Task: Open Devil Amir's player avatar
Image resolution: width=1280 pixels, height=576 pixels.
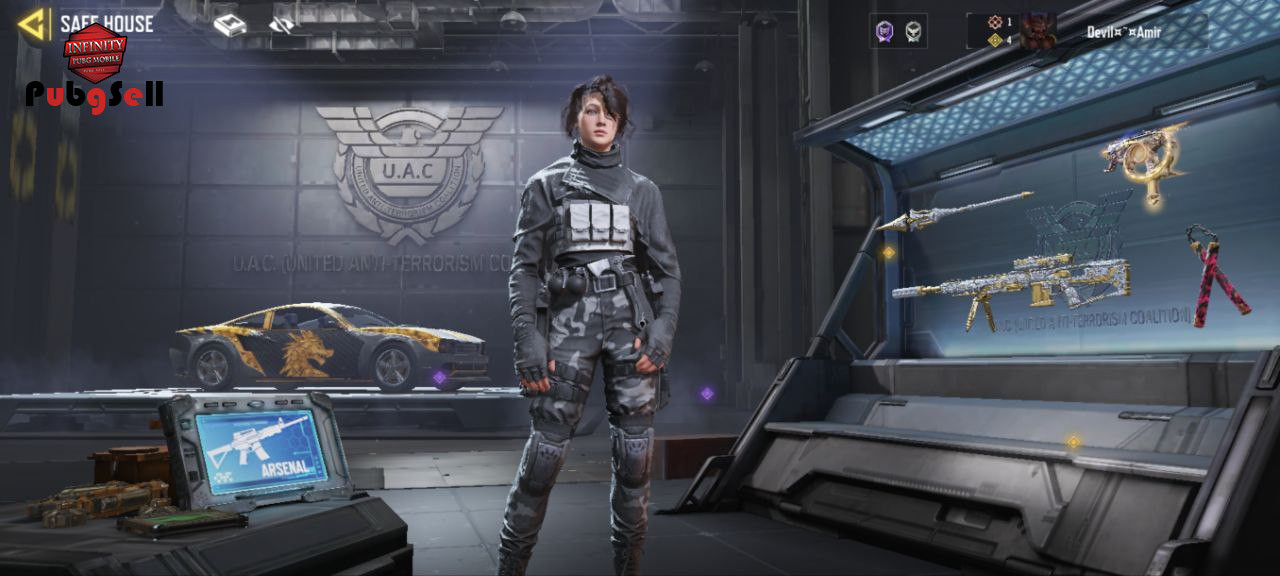Action: click(x=1038, y=31)
